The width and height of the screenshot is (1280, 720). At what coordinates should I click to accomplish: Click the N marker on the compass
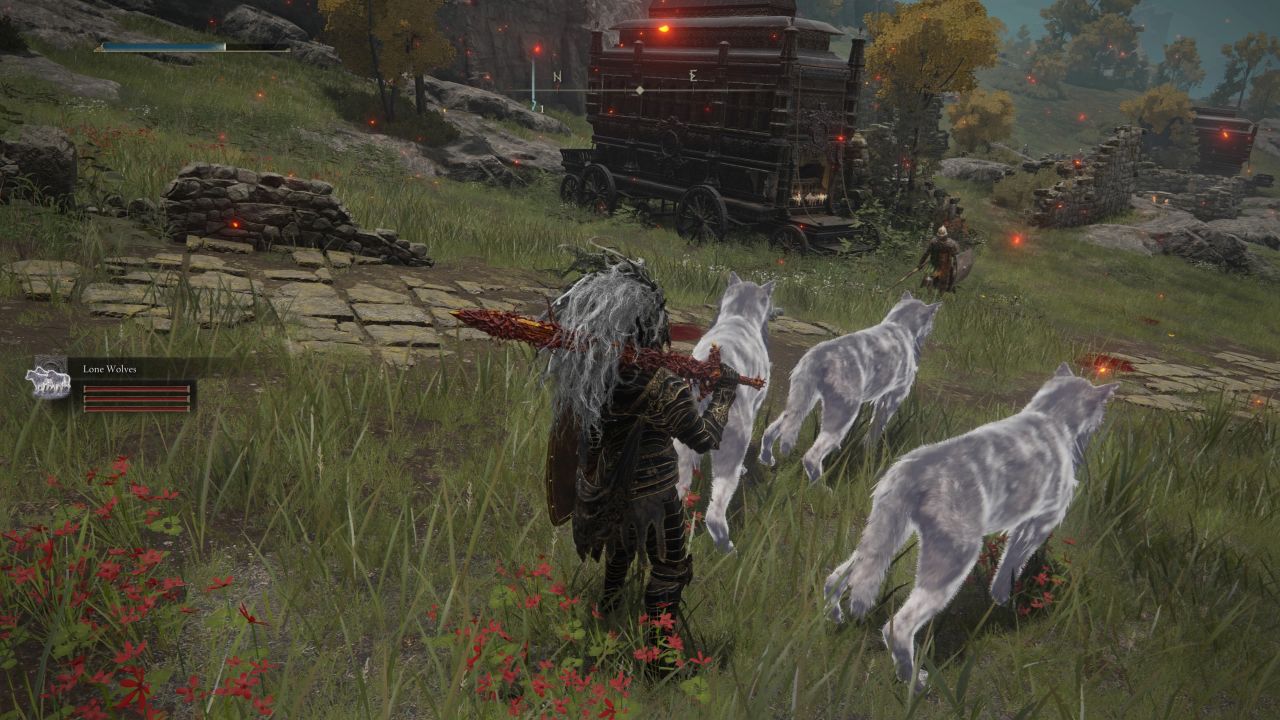point(557,76)
